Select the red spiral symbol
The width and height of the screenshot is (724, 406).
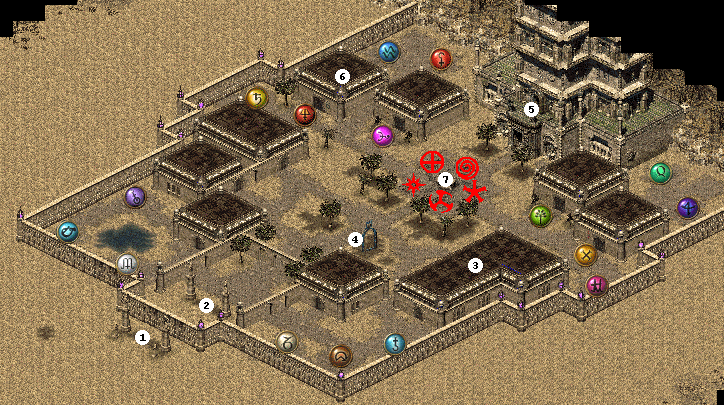[466, 166]
